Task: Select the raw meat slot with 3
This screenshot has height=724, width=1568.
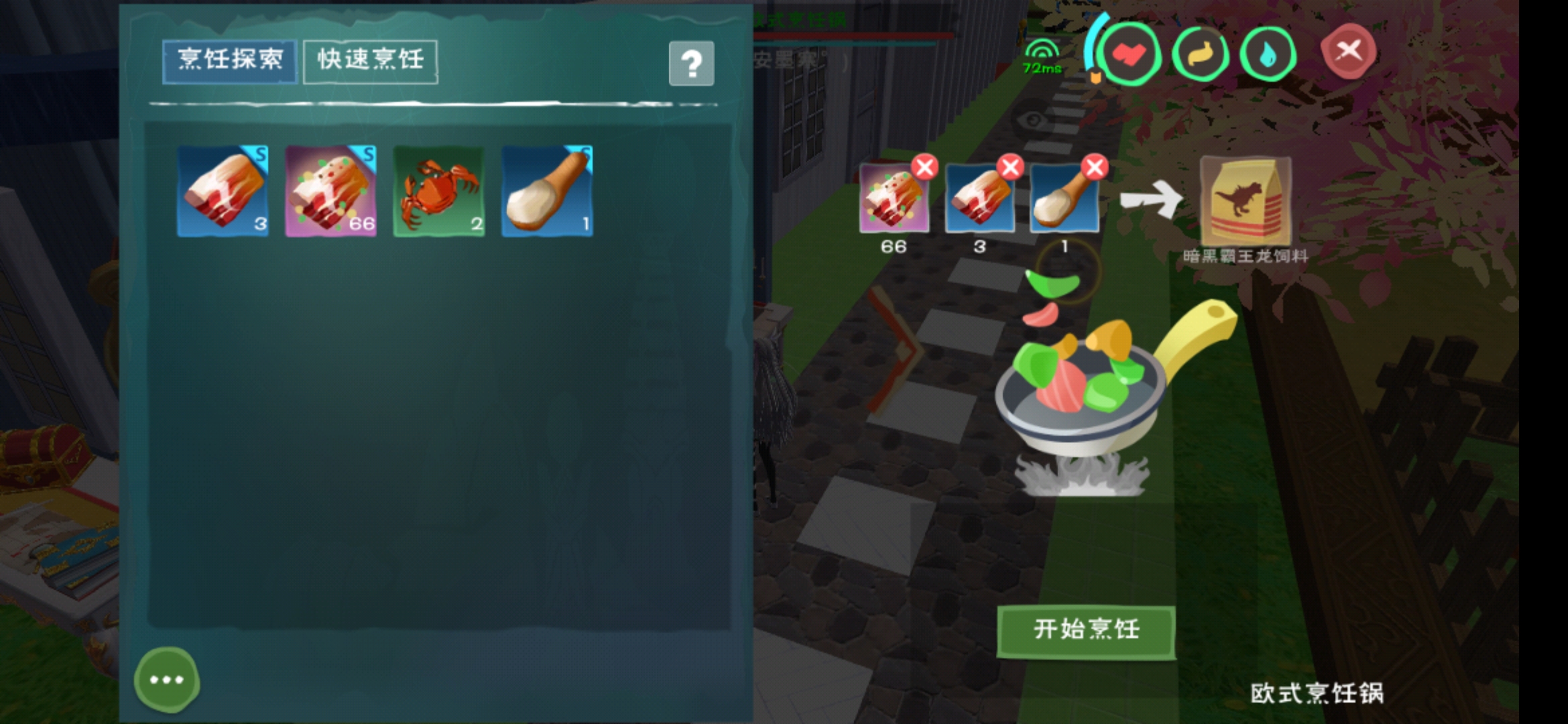Action: pos(223,191)
